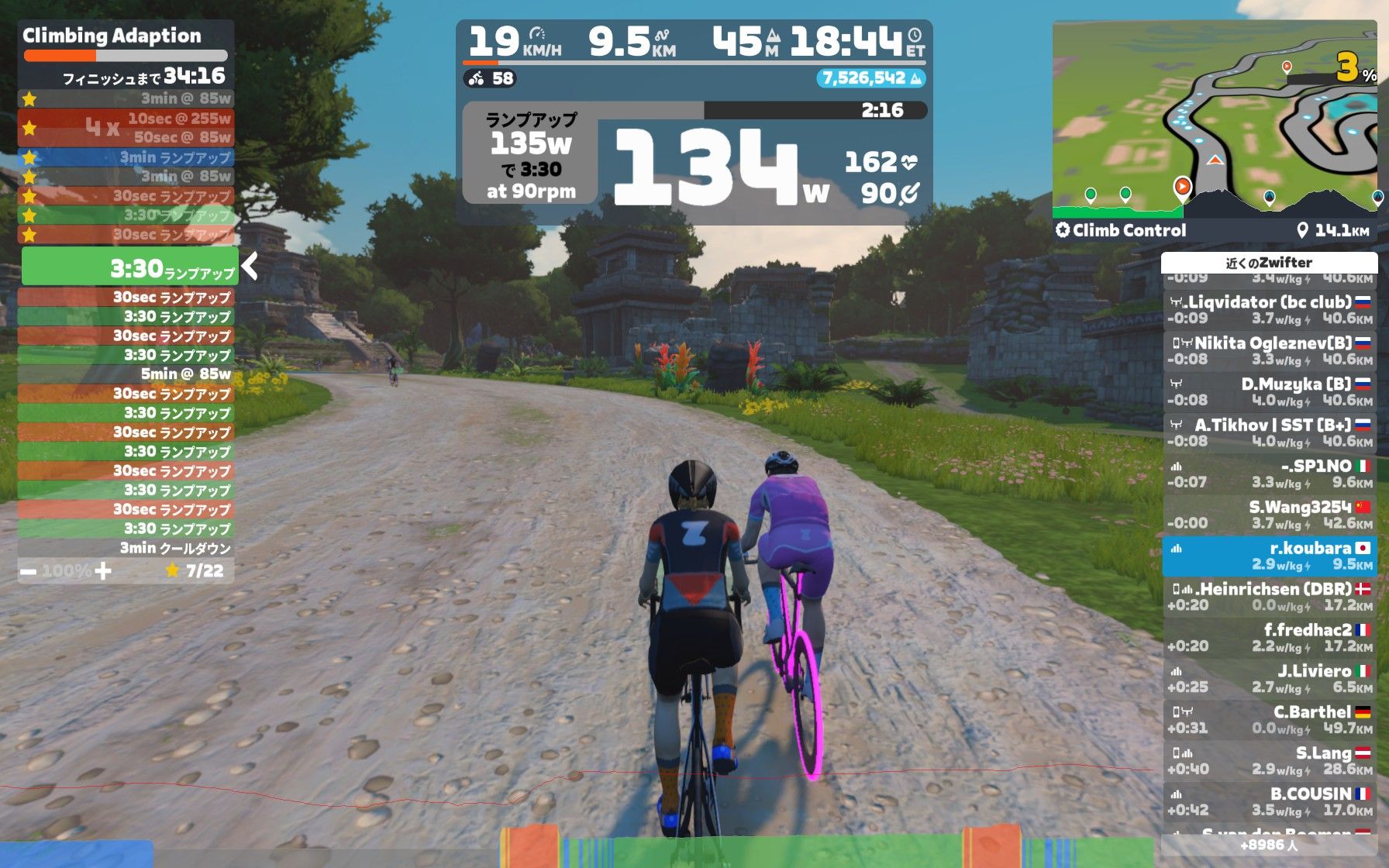Select rider A.Tikhov | SST (B+)
1389x868 pixels.
(x=1269, y=432)
